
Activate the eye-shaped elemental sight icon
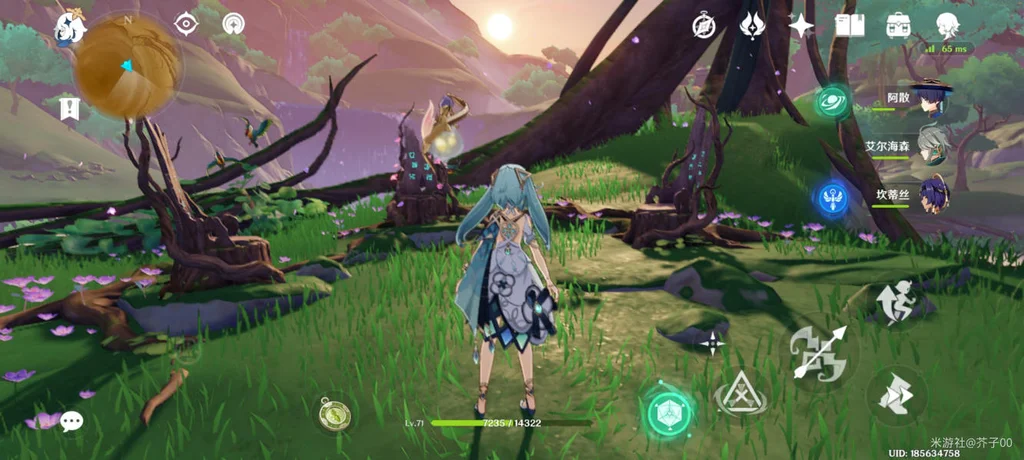[185, 24]
